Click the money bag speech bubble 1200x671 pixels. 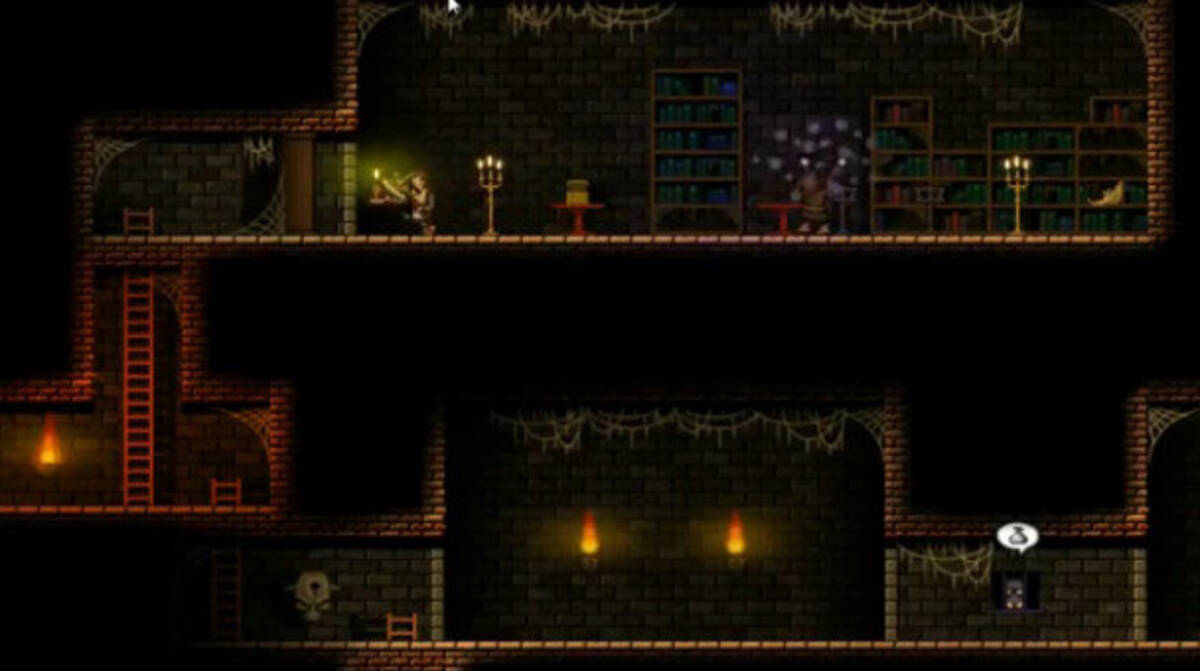pos(1017,537)
